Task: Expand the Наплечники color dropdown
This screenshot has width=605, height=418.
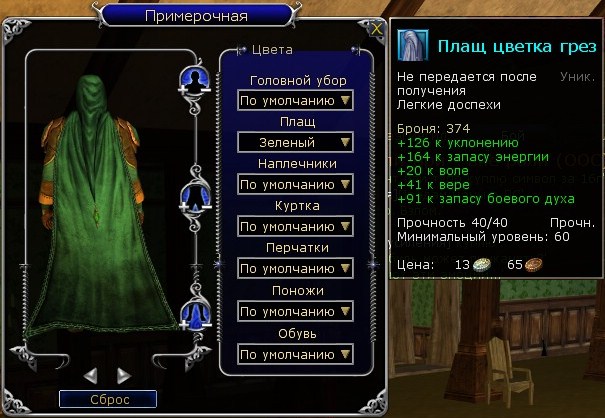Action: tap(297, 184)
